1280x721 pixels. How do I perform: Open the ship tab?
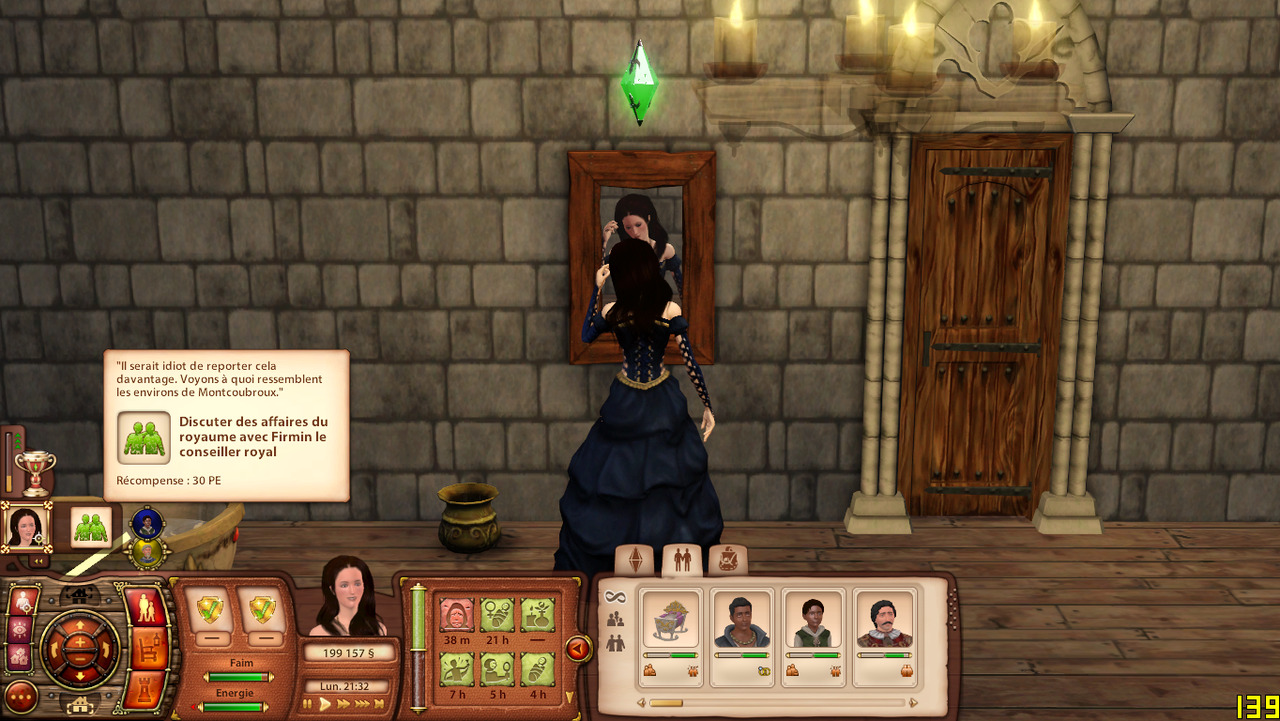click(728, 560)
